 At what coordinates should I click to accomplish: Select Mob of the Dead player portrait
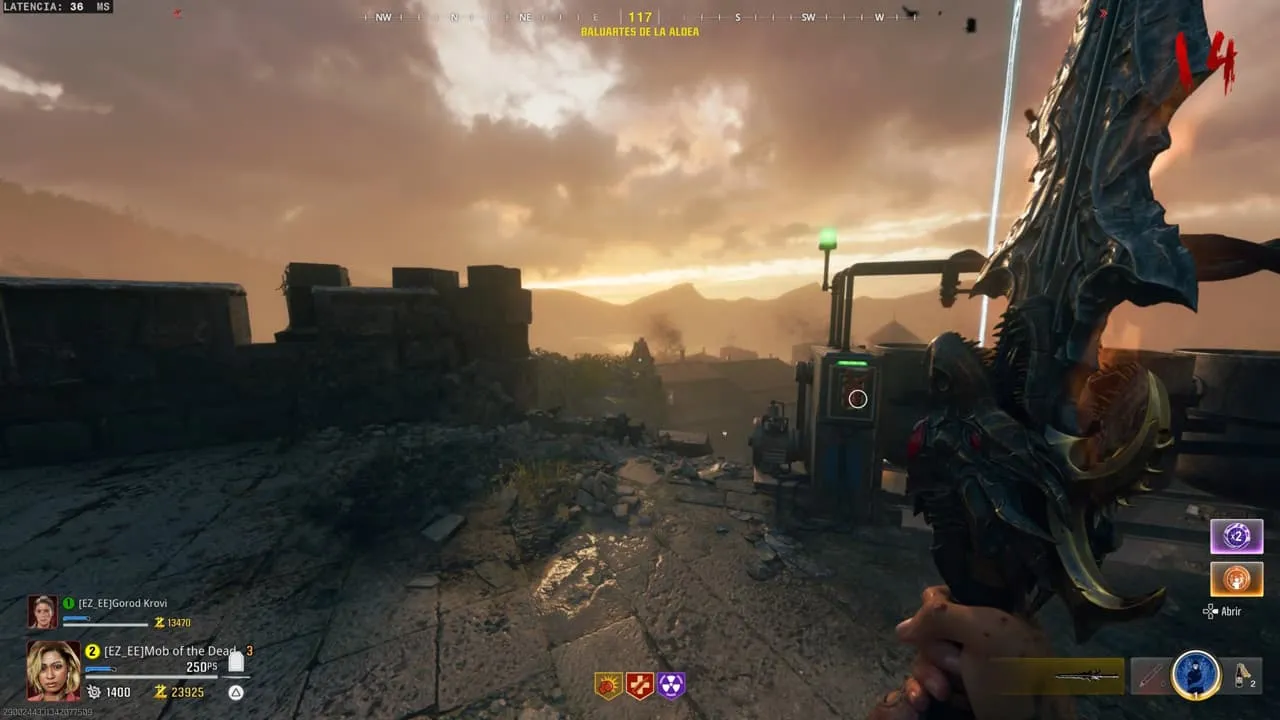[x=53, y=669]
